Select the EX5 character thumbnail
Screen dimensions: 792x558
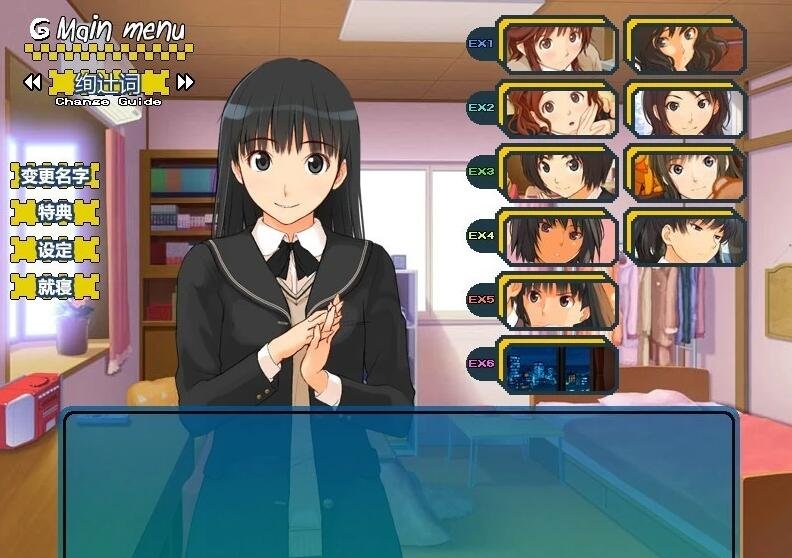[558, 301]
